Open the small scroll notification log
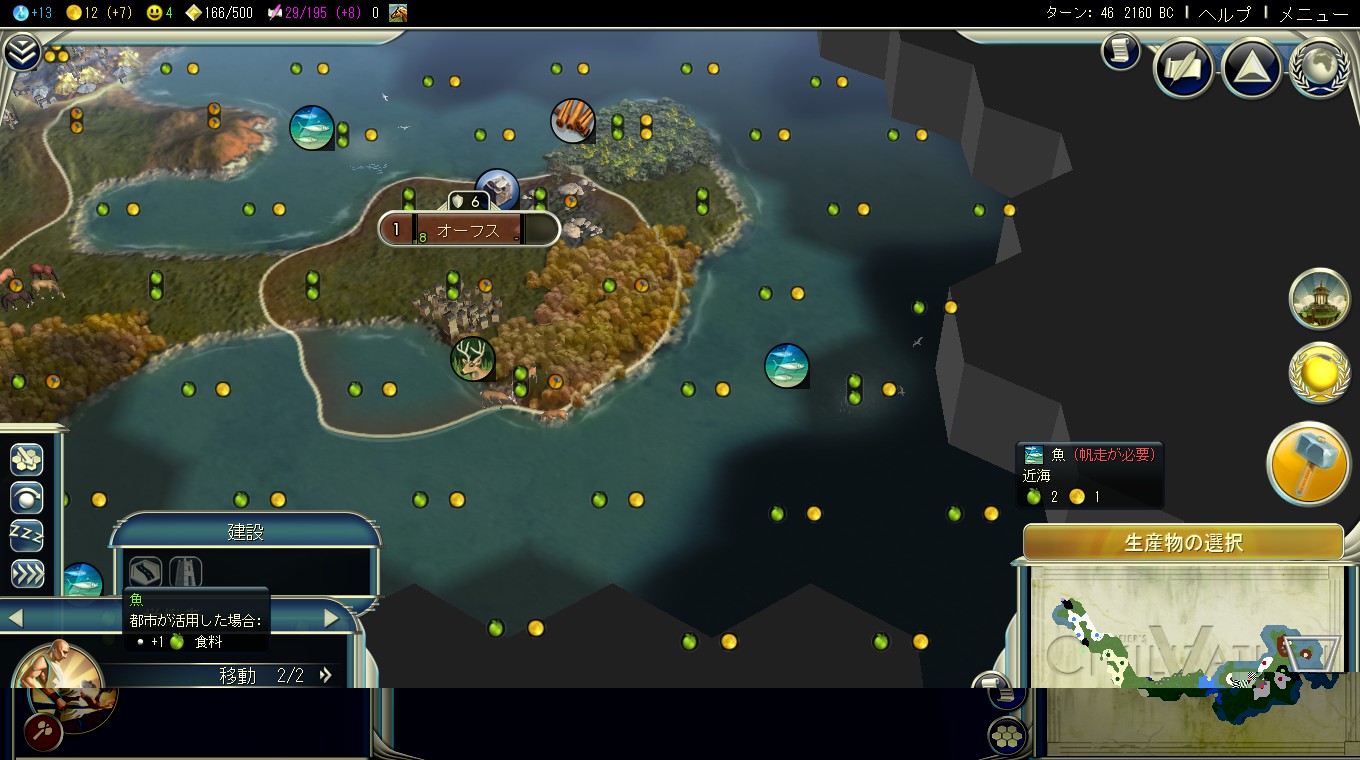This screenshot has height=760, width=1360. pos(1121,51)
